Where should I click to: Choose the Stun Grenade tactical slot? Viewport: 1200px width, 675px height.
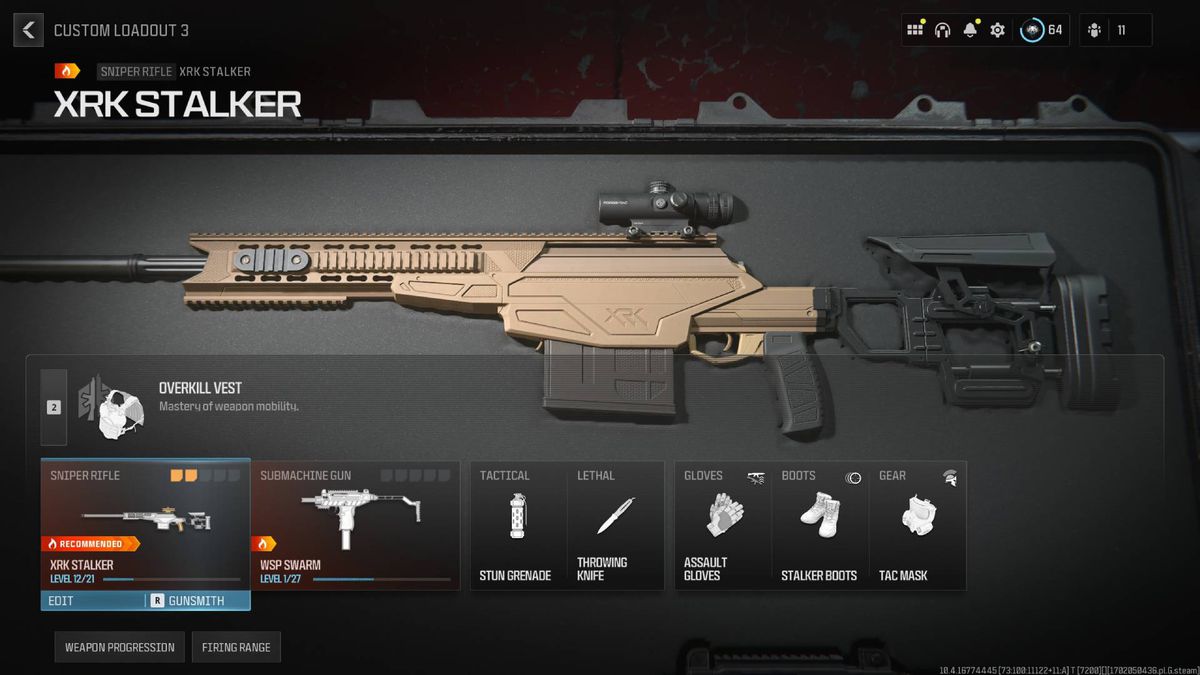(517, 525)
